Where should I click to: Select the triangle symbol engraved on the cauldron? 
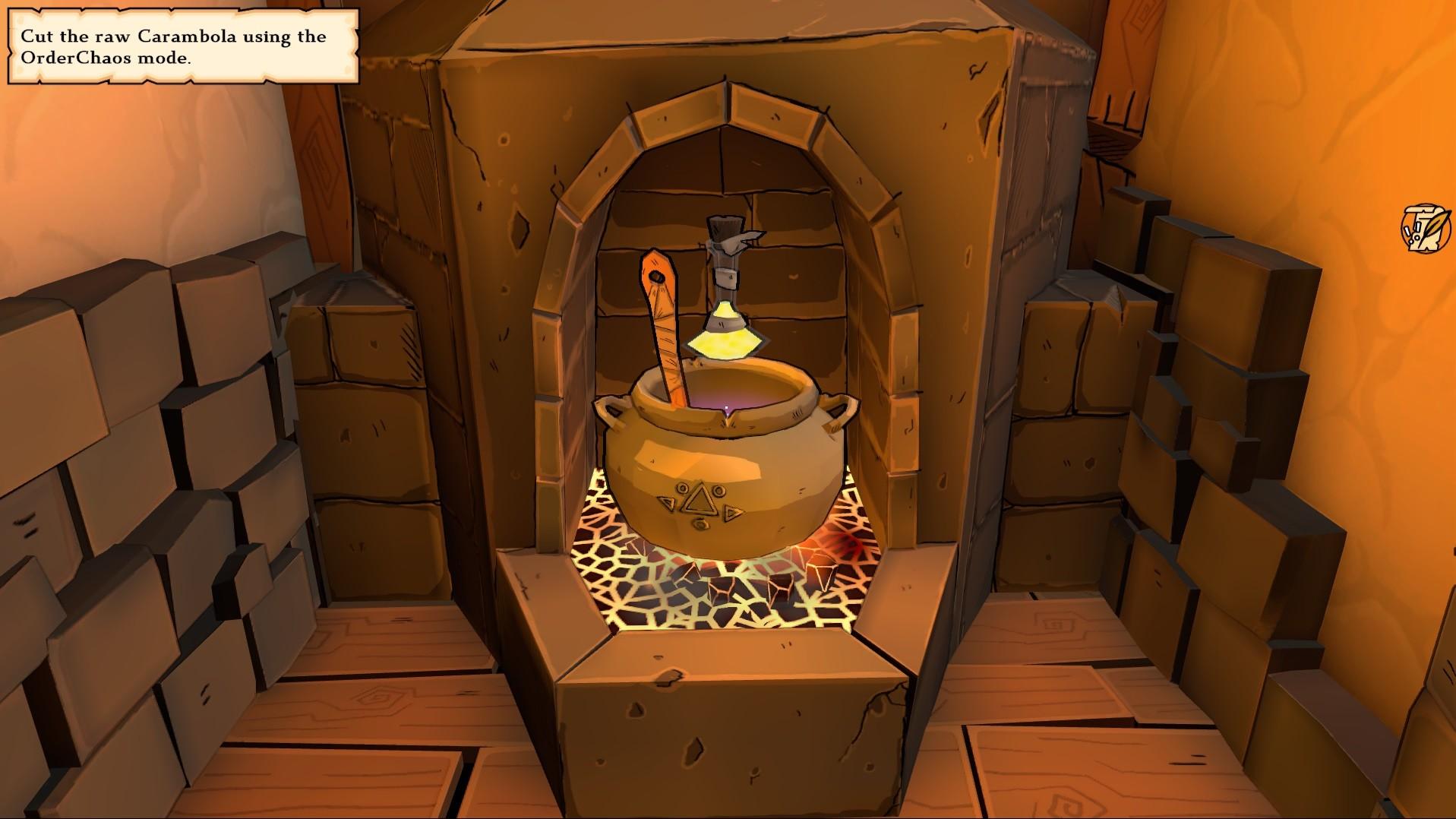pos(701,498)
